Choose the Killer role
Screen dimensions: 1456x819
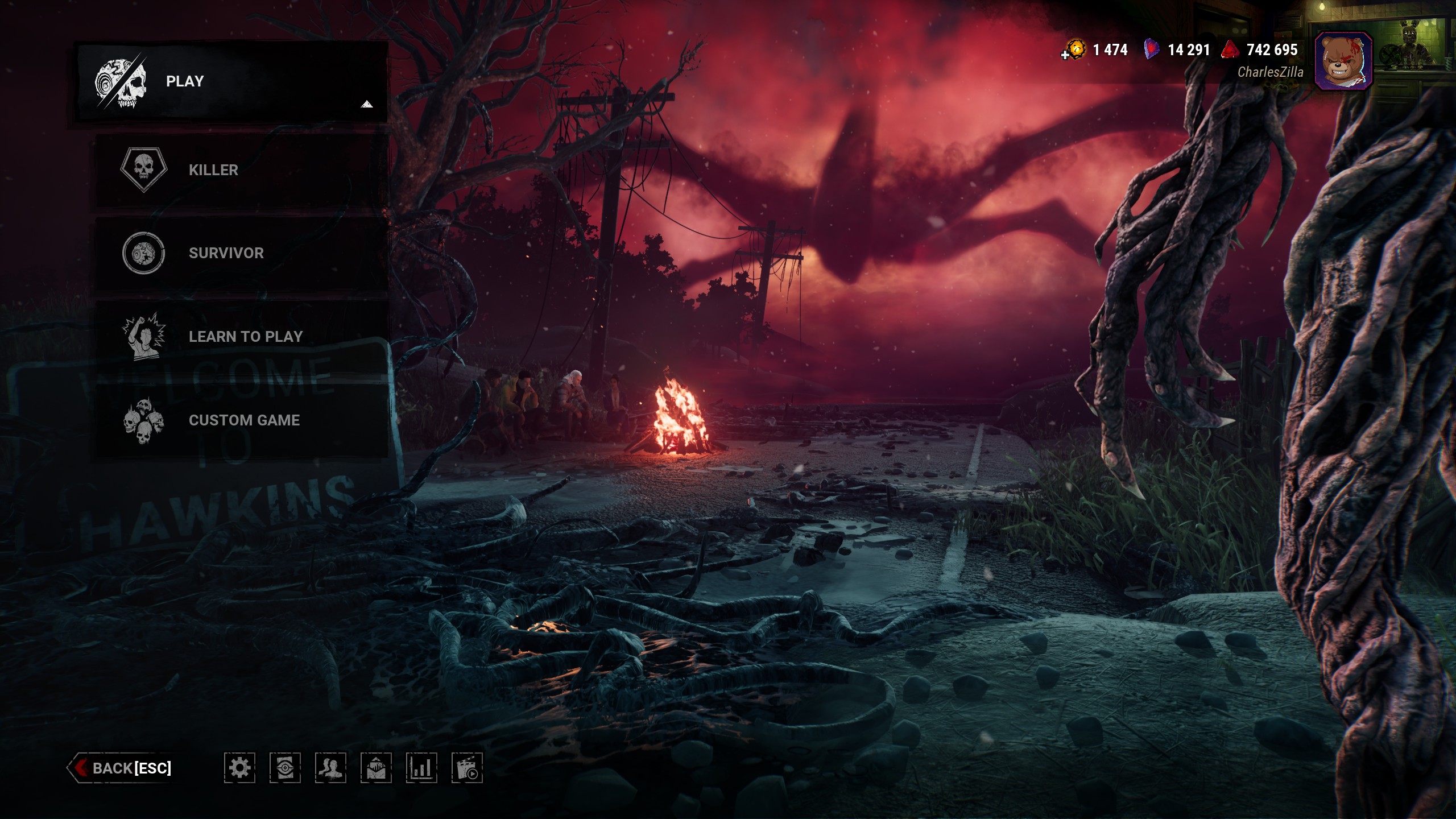tap(241, 170)
